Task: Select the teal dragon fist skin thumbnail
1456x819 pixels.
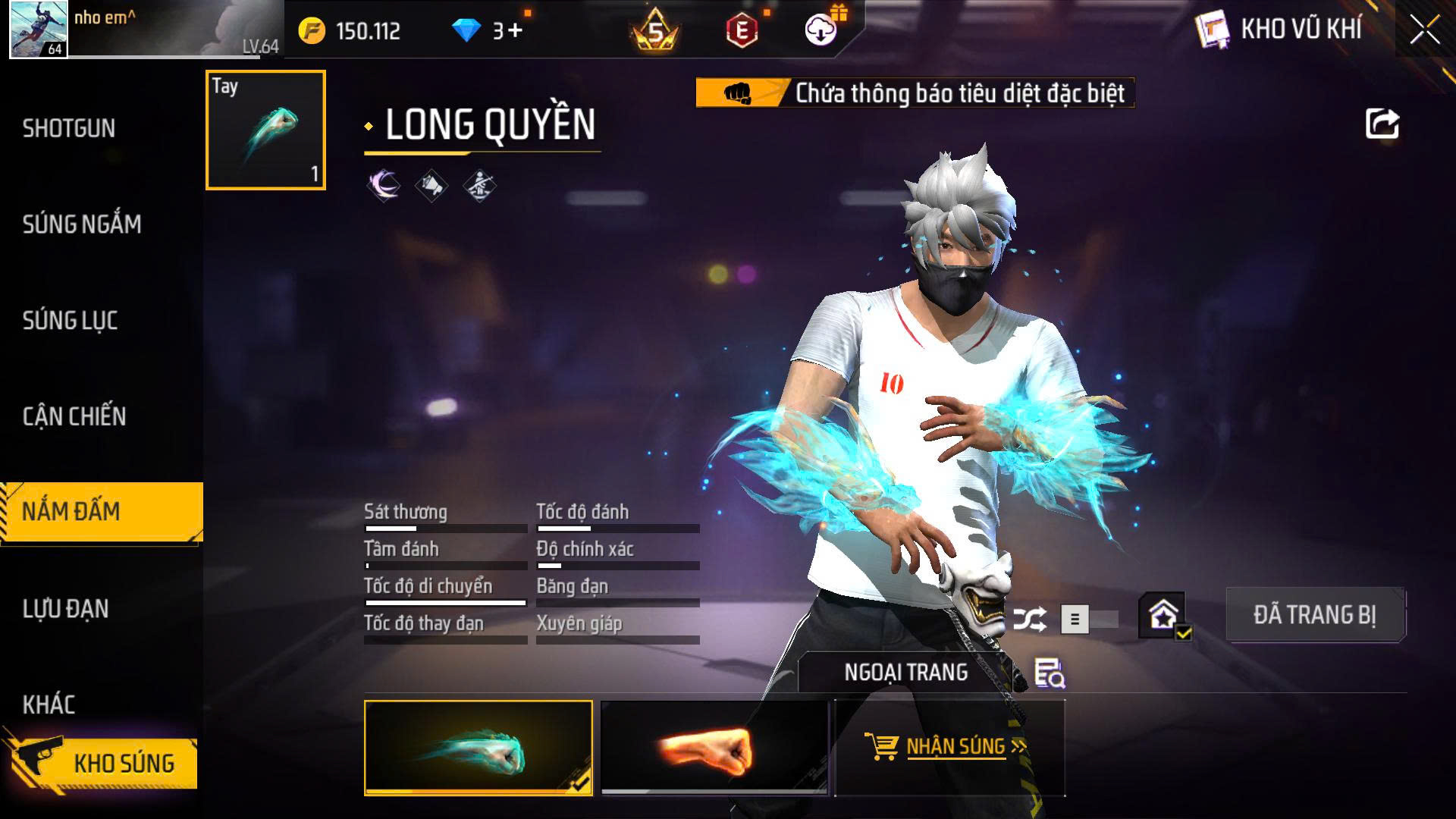Action: tap(479, 748)
